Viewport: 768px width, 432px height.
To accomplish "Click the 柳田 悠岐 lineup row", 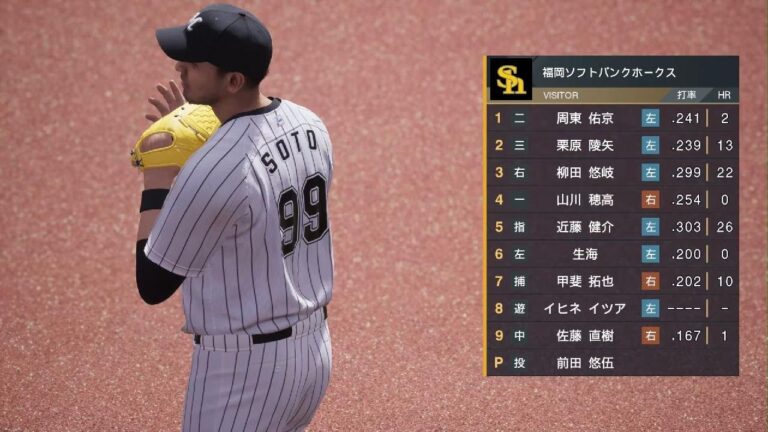I will 585,172.
